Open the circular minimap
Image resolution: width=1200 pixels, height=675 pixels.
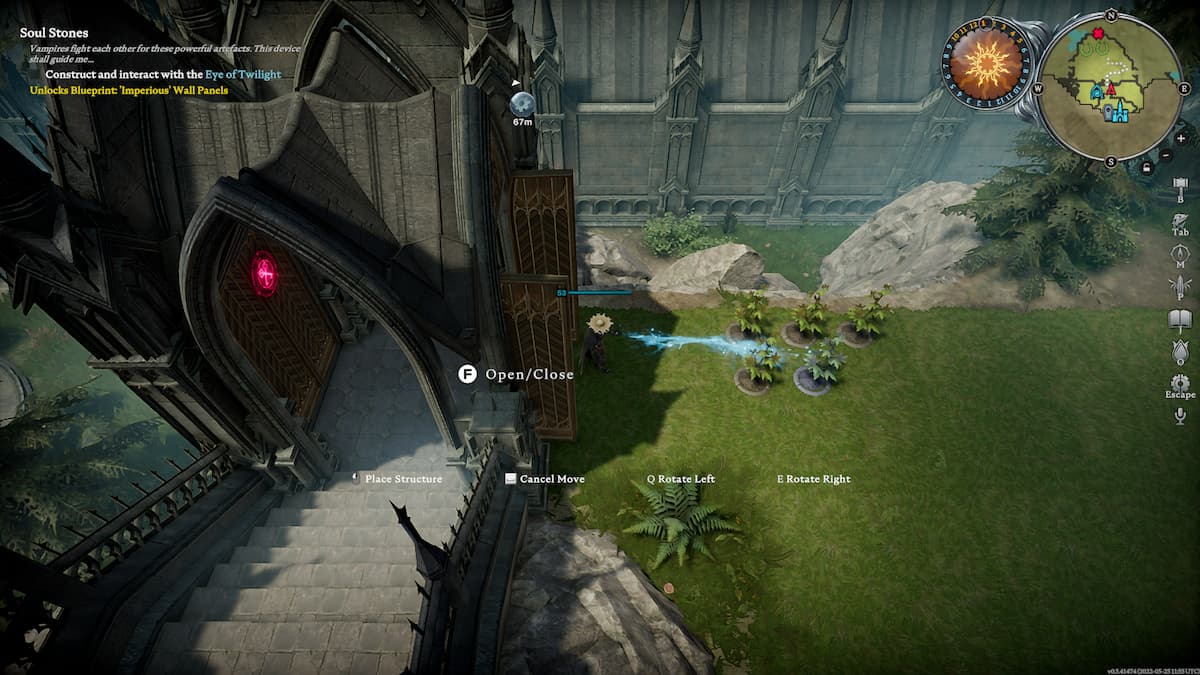pos(1108,87)
